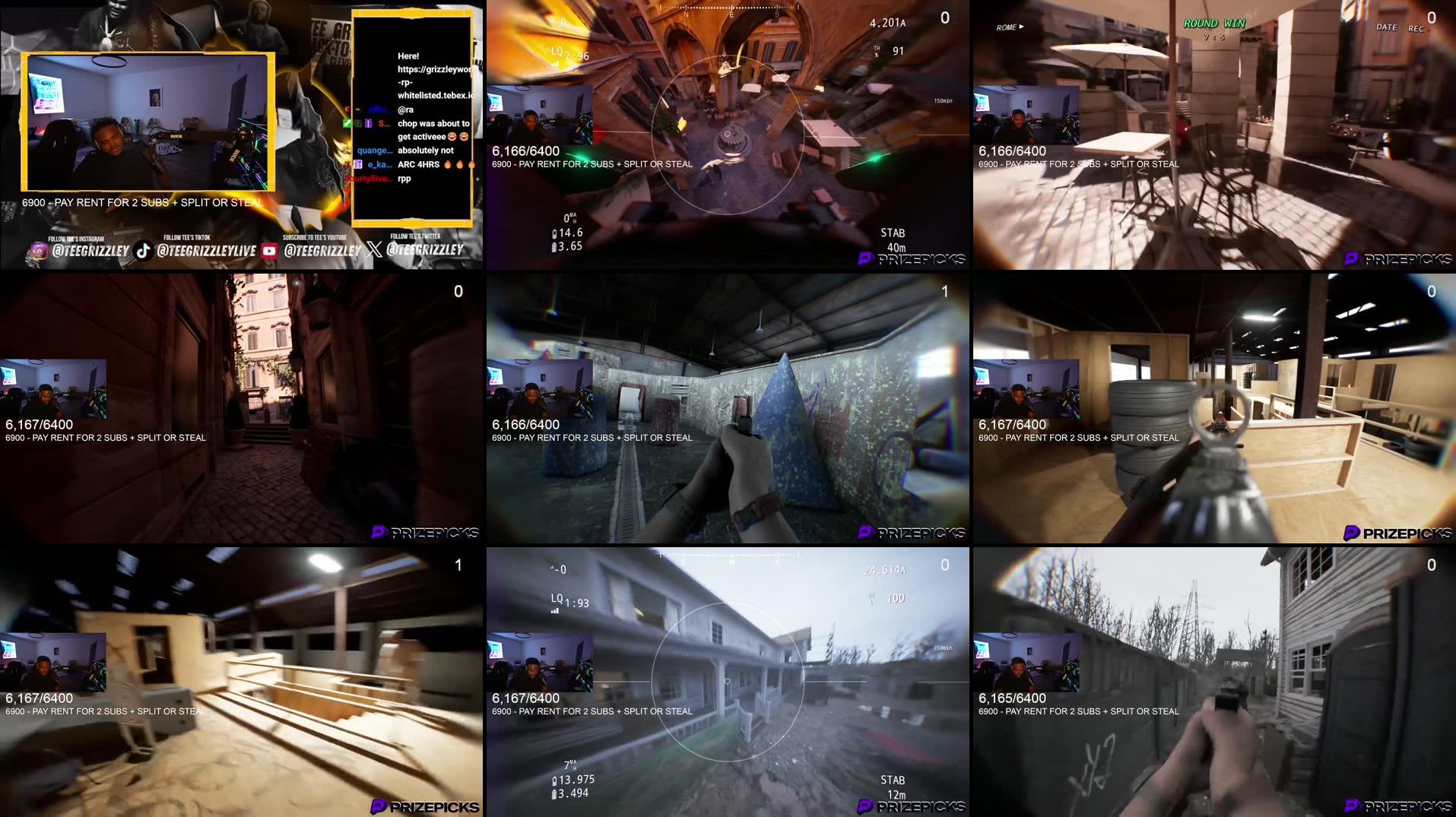1456x817 pixels.
Task: Toggle the DATE display overlay
Action: tap(1388, 27)
